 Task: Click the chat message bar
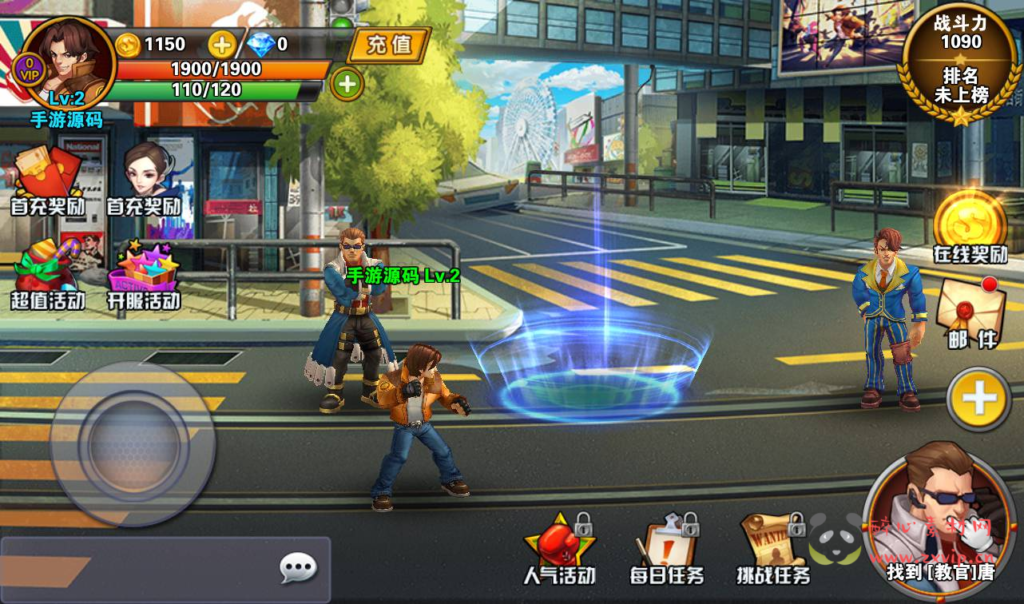click(140, 570)
